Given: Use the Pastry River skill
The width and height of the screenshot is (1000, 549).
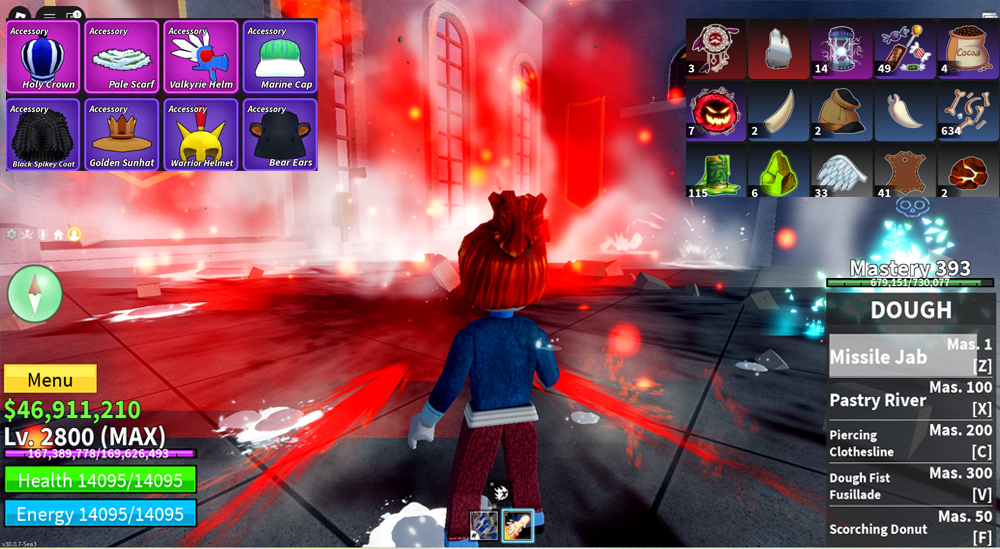Looking at the screenshot, I should click(x=910, y=400).
